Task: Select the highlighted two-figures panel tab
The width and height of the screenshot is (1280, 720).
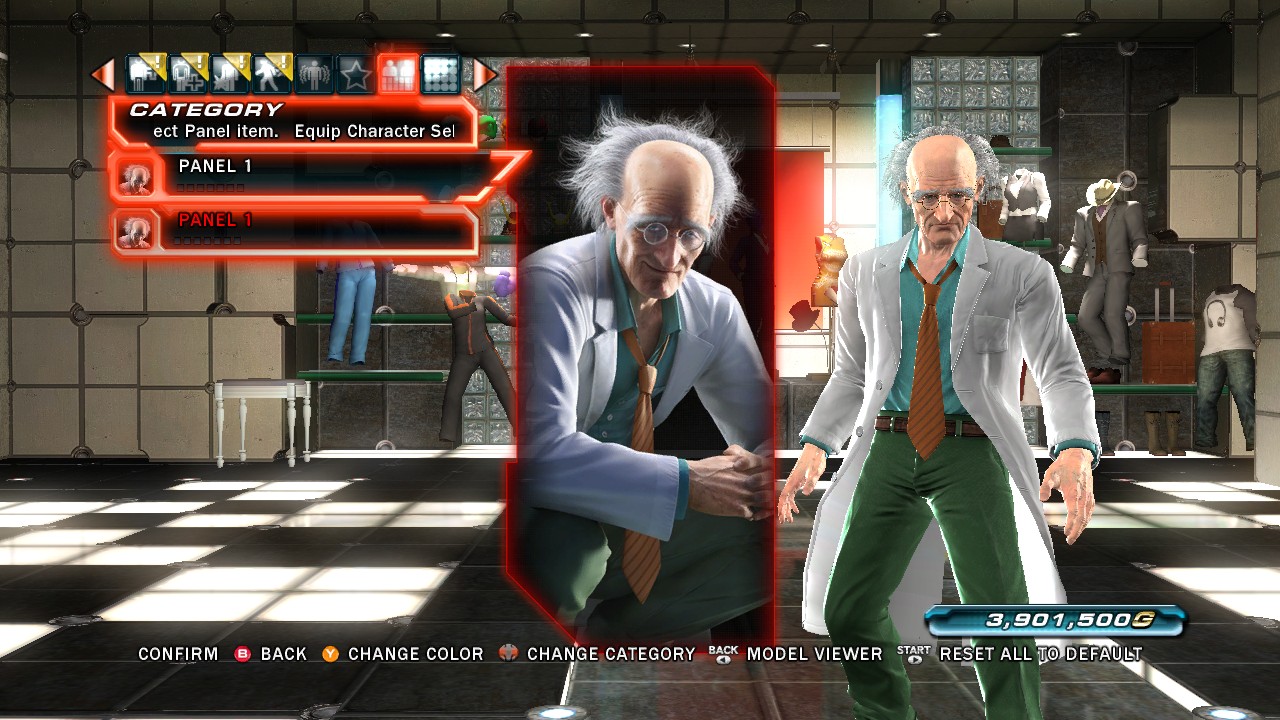Action: tap(398, 74)
